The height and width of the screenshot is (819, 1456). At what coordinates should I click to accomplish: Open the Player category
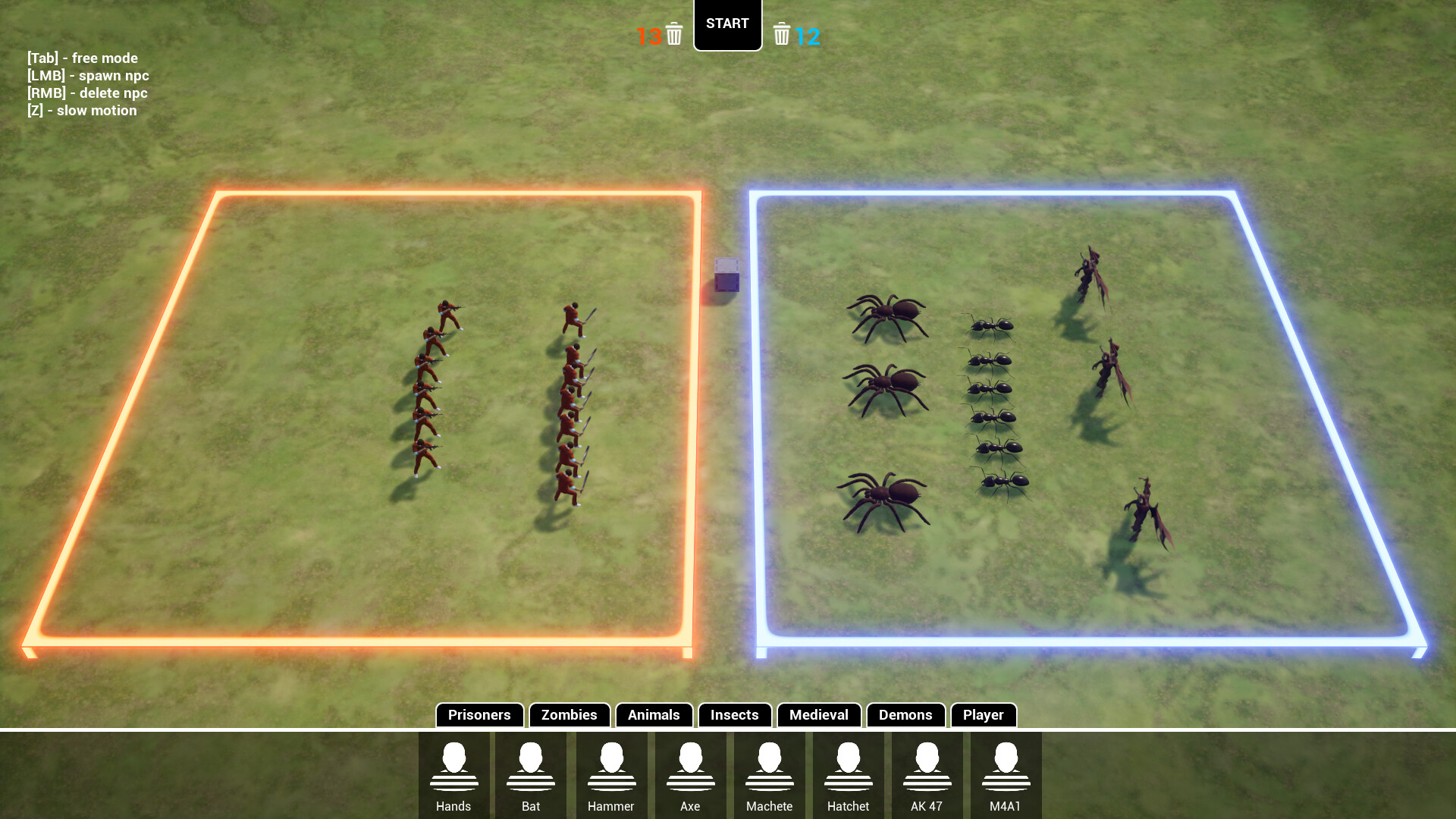pyautogui.click(x=984, y=715)
